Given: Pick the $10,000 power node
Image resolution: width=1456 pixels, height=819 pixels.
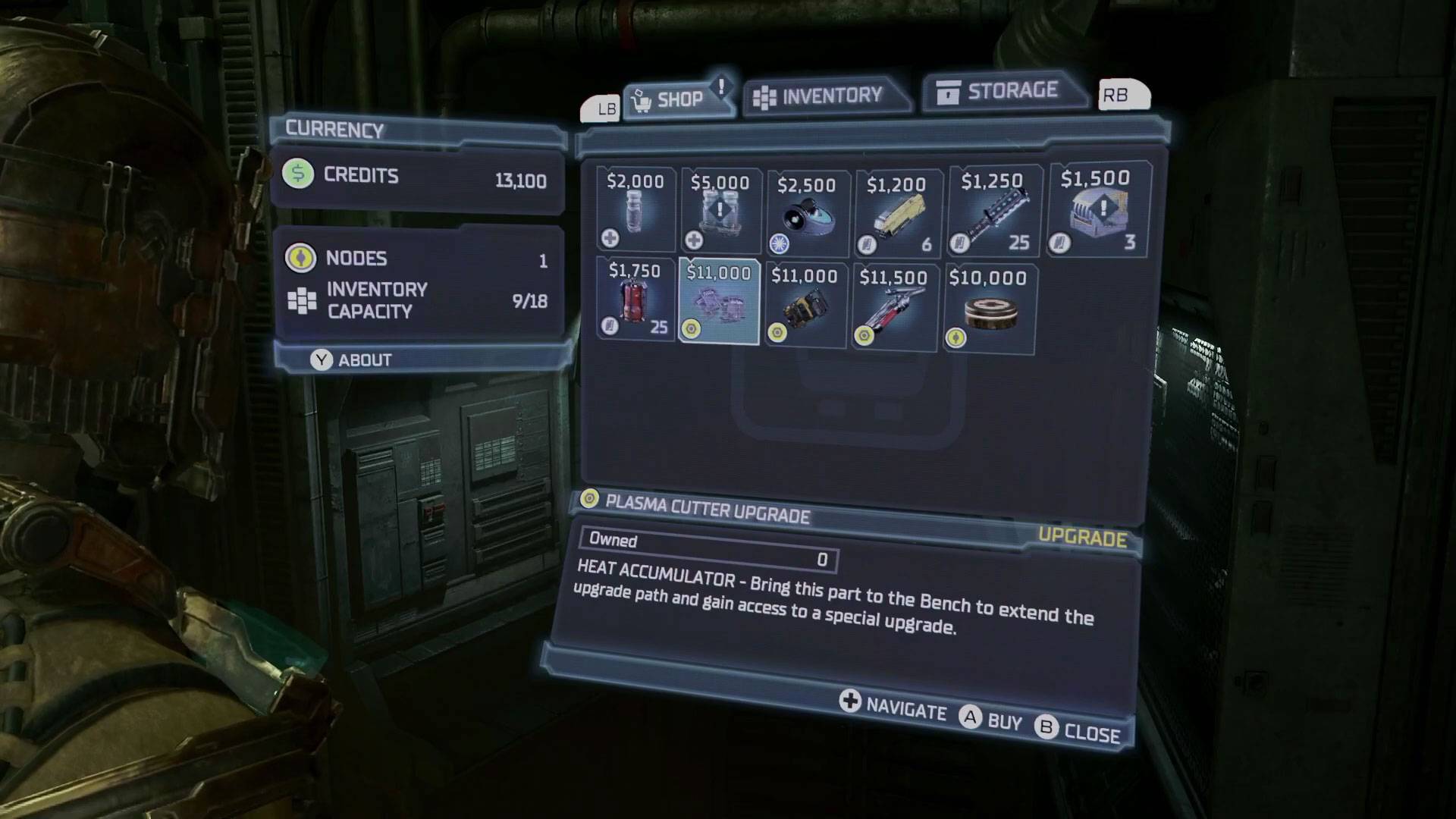Looking at the screenshot, I should click(988, 309).
